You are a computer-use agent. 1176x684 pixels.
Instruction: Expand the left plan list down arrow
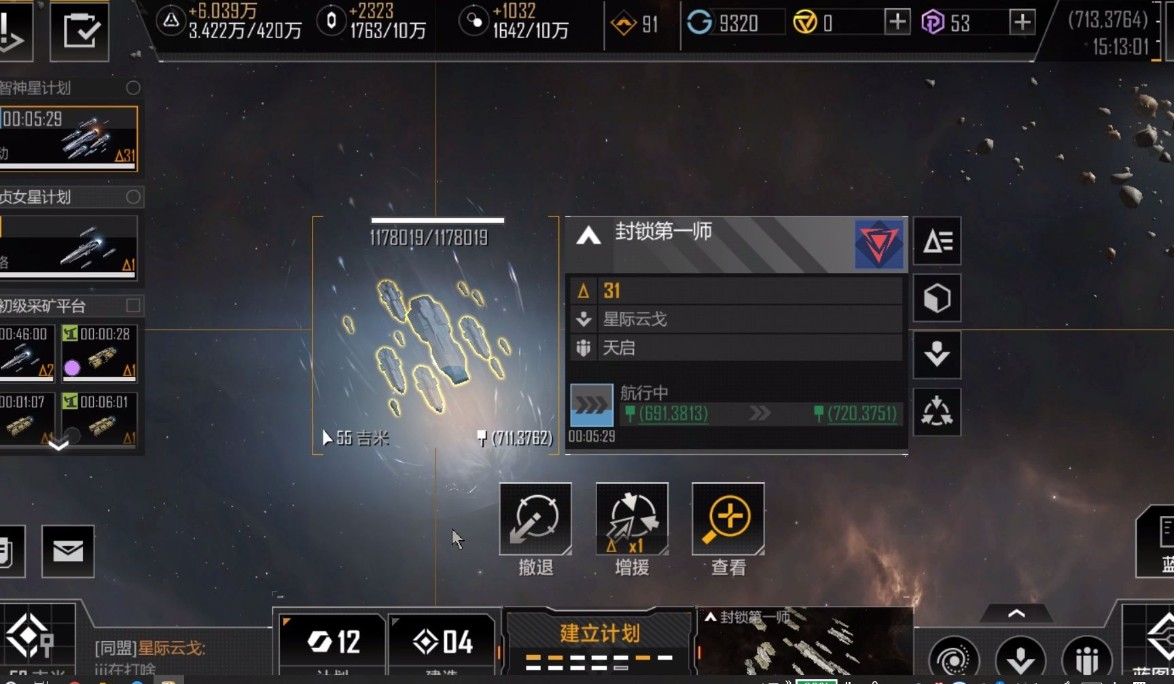pyautogui.click(x=59, y=444)
